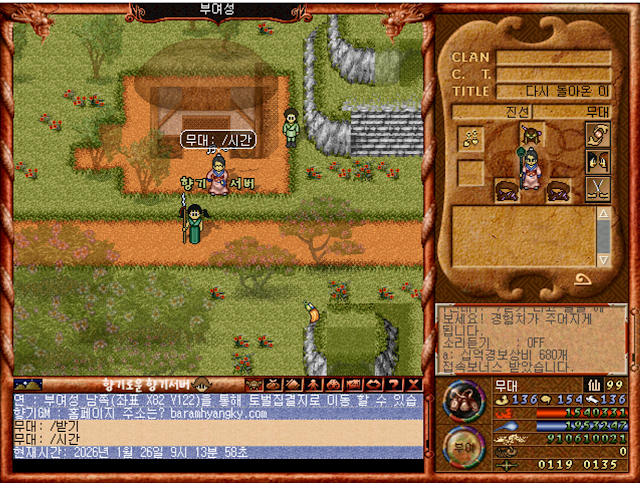The height and width of the screenshot is (483, 640).
Task: Select the helmet equipment slot
Action: 532,135
